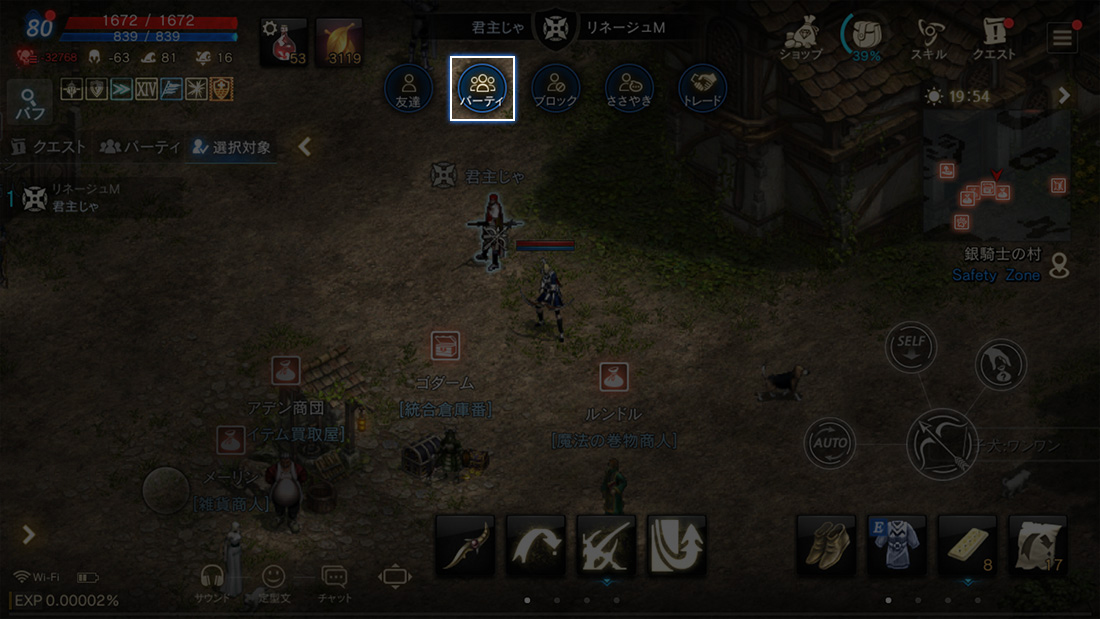
Task: Select the ブロック (Block) button
Action: 556,88
